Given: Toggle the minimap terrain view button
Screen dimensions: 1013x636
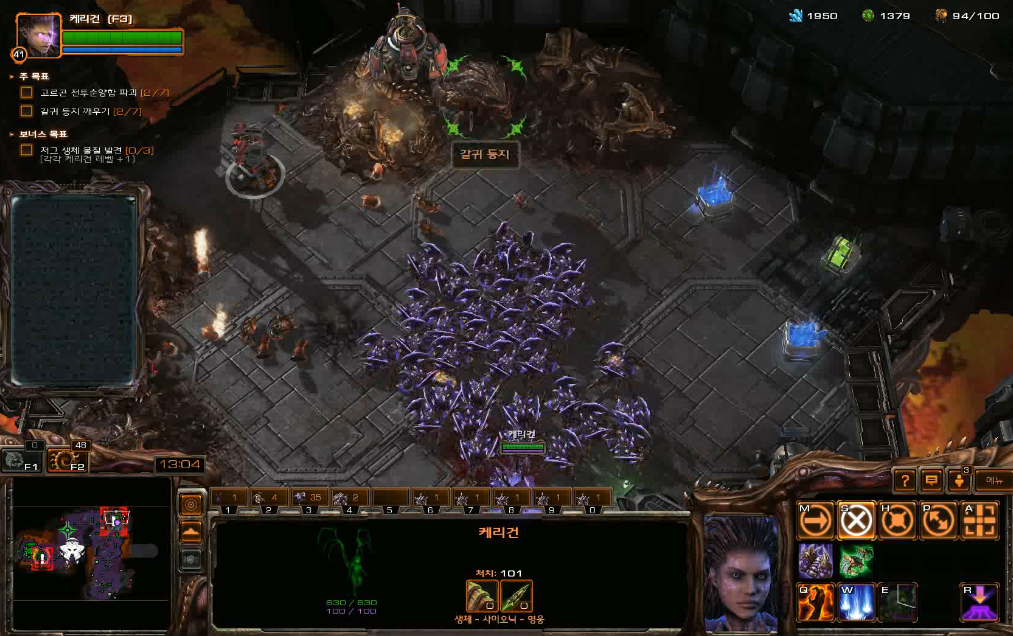Looking at the screenshot, I should [190, 531].
